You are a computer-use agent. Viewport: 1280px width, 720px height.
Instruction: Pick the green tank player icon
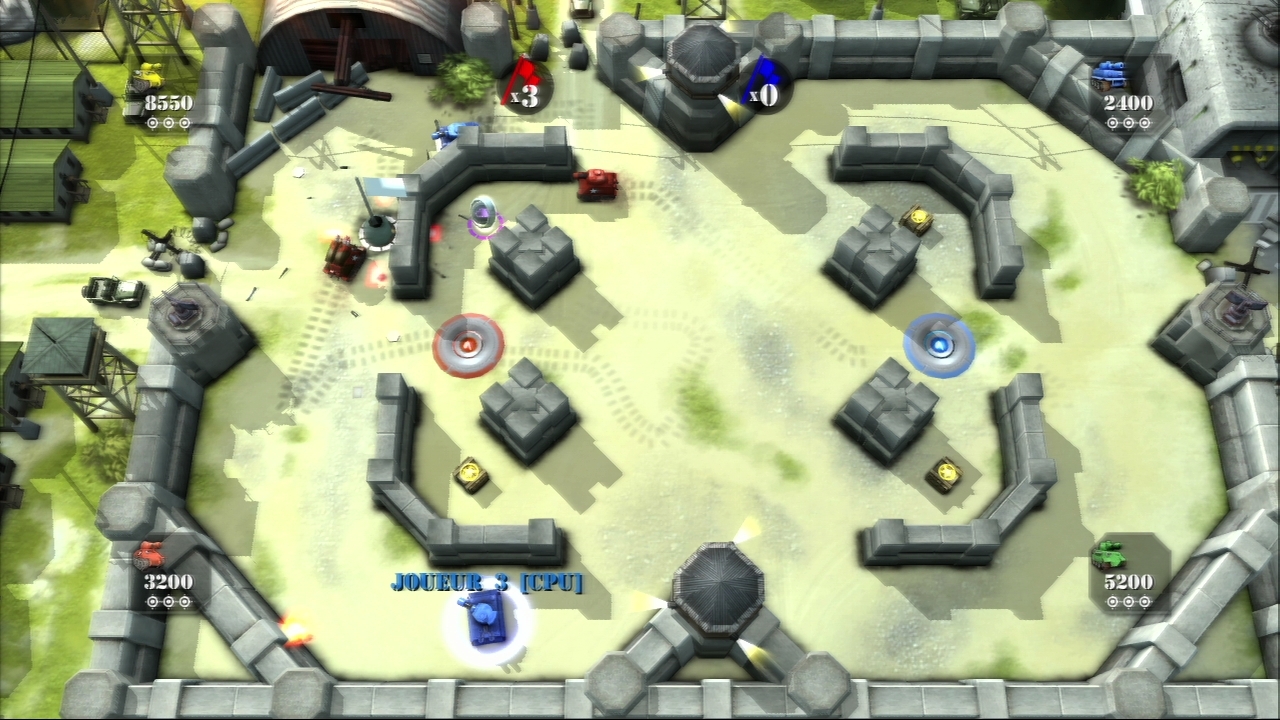[x=1108, y=553]
